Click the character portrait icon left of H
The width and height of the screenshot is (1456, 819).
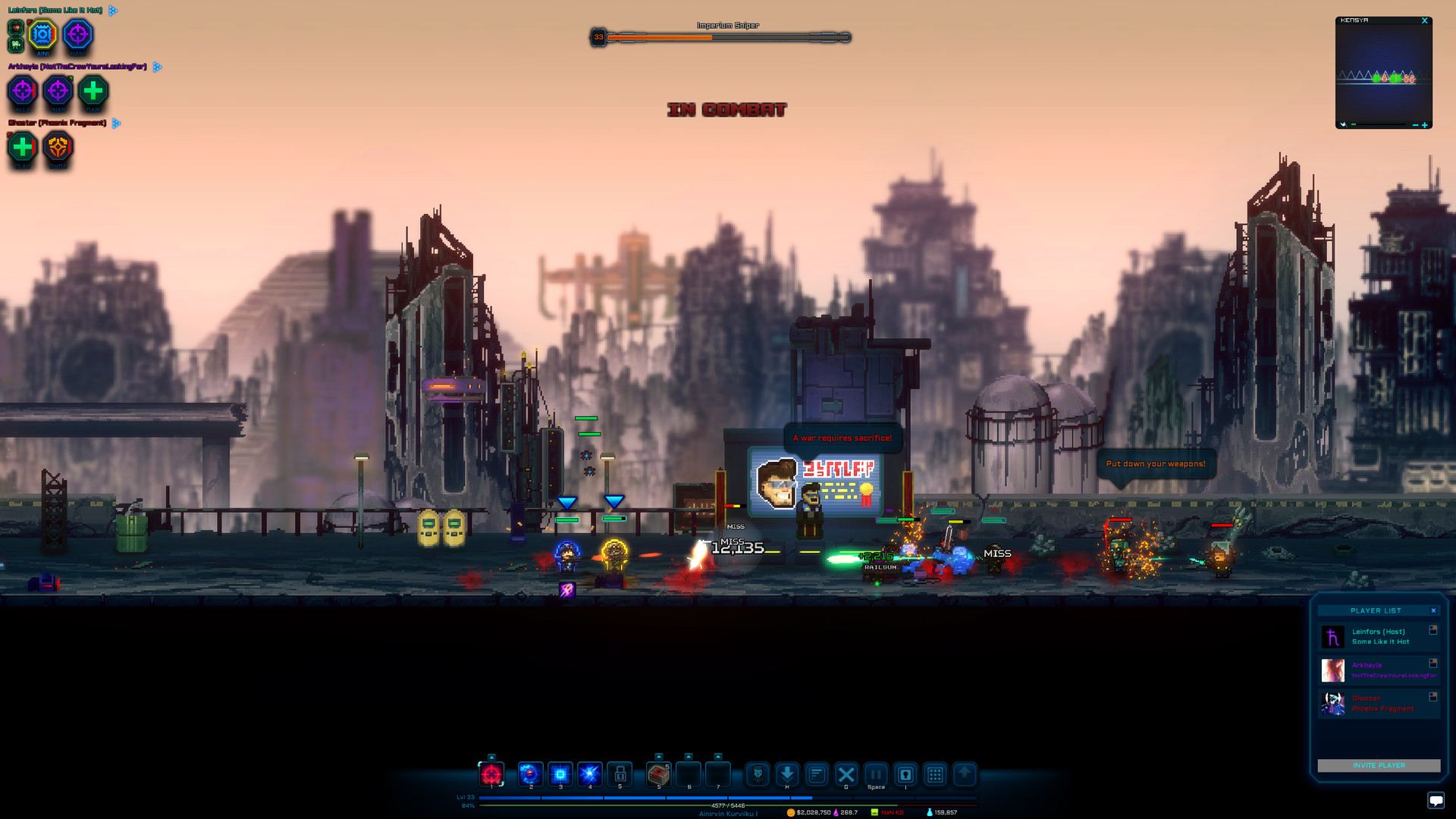coord(758,774)
